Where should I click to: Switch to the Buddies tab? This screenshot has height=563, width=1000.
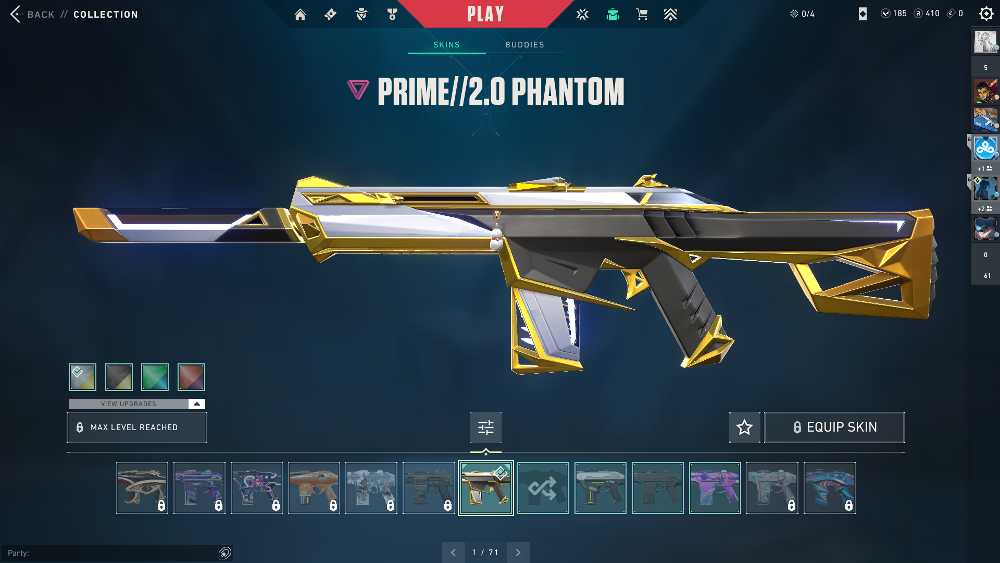click(x=524, y=45)
